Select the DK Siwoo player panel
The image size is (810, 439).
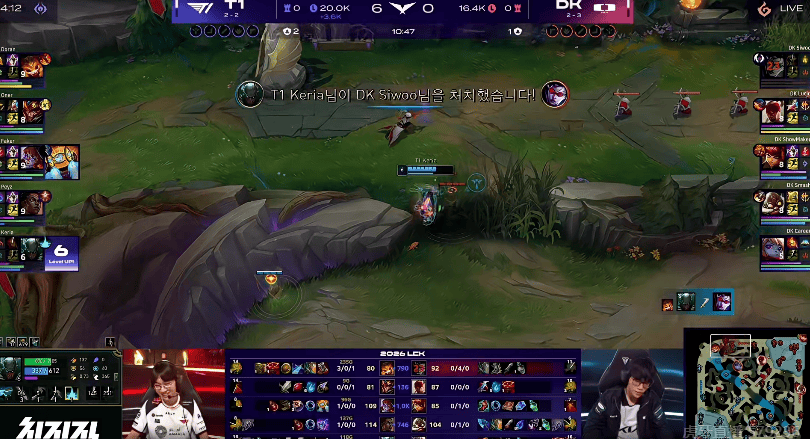[x=784, y=67]
